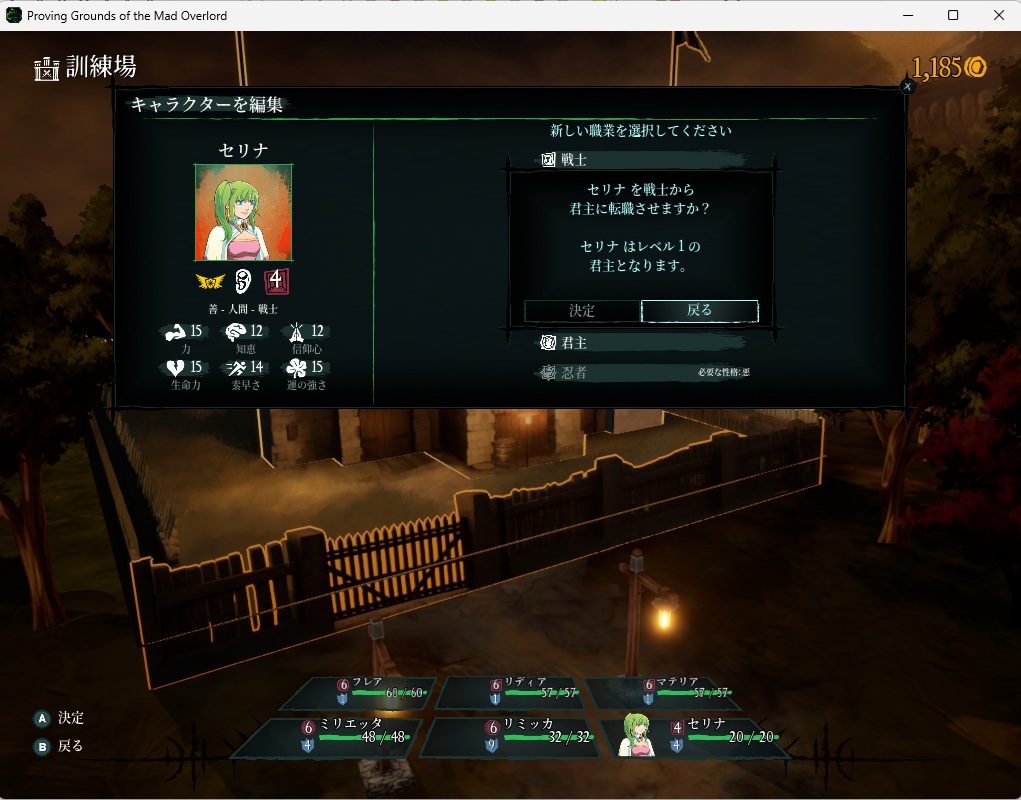Screen dimensions: 1021x800
Task: Select party member フレア
Action: click(372, 692)
